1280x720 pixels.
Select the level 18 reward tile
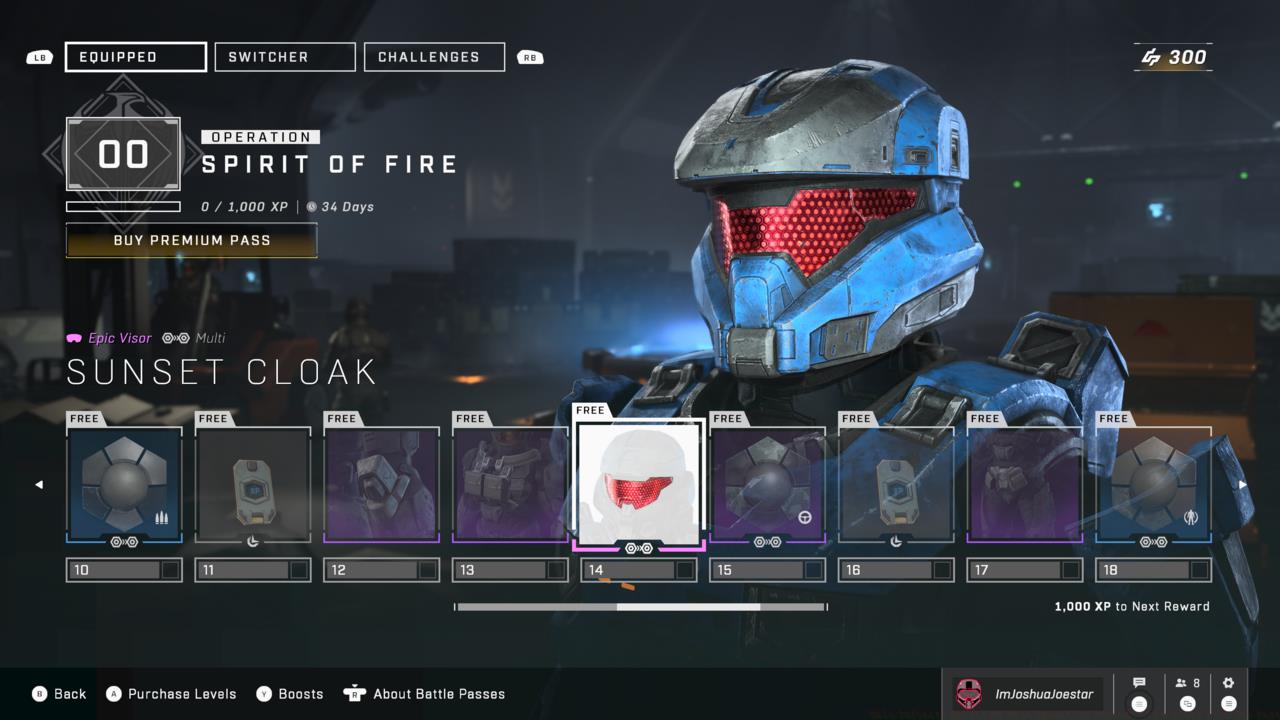pos(1153,486)
